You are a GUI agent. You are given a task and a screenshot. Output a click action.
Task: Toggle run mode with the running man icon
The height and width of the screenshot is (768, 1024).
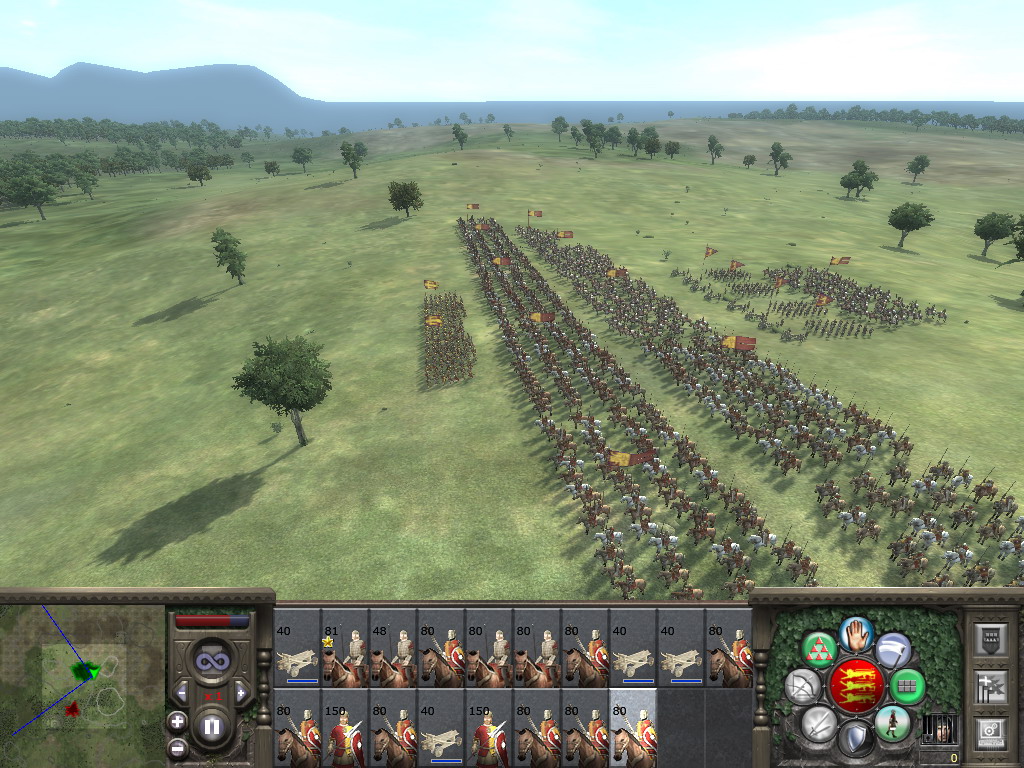pyautogui.click(x=892, y=722)
